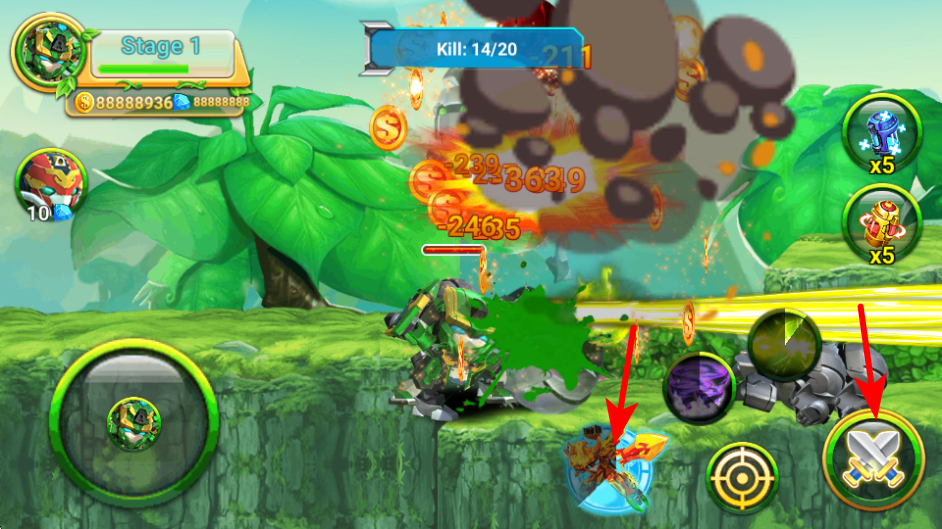Use the purple shadow skill icon
942x529 pixels.
699,387
